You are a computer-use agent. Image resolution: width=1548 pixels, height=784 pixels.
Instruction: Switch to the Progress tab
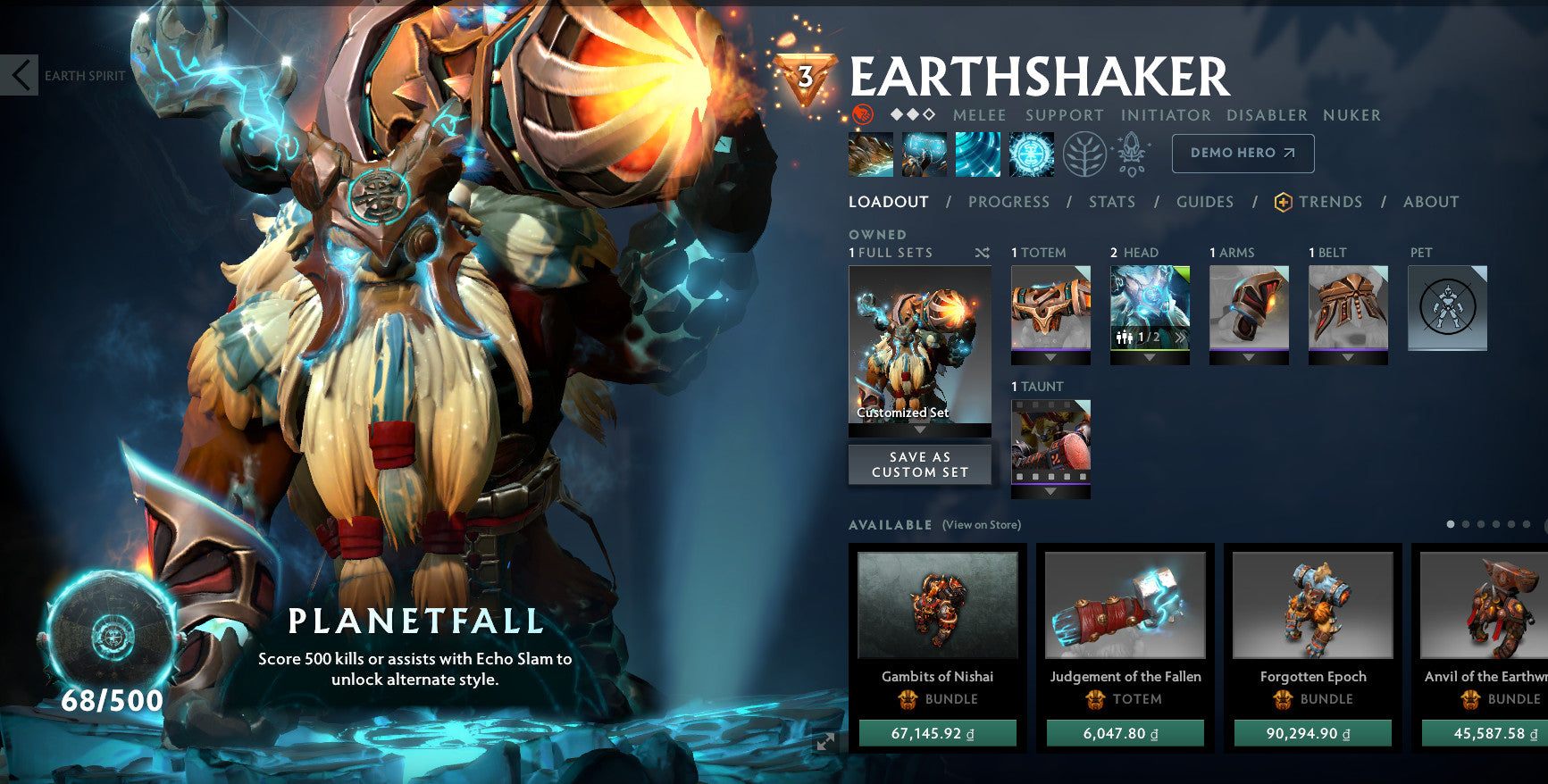point(1008,202)
